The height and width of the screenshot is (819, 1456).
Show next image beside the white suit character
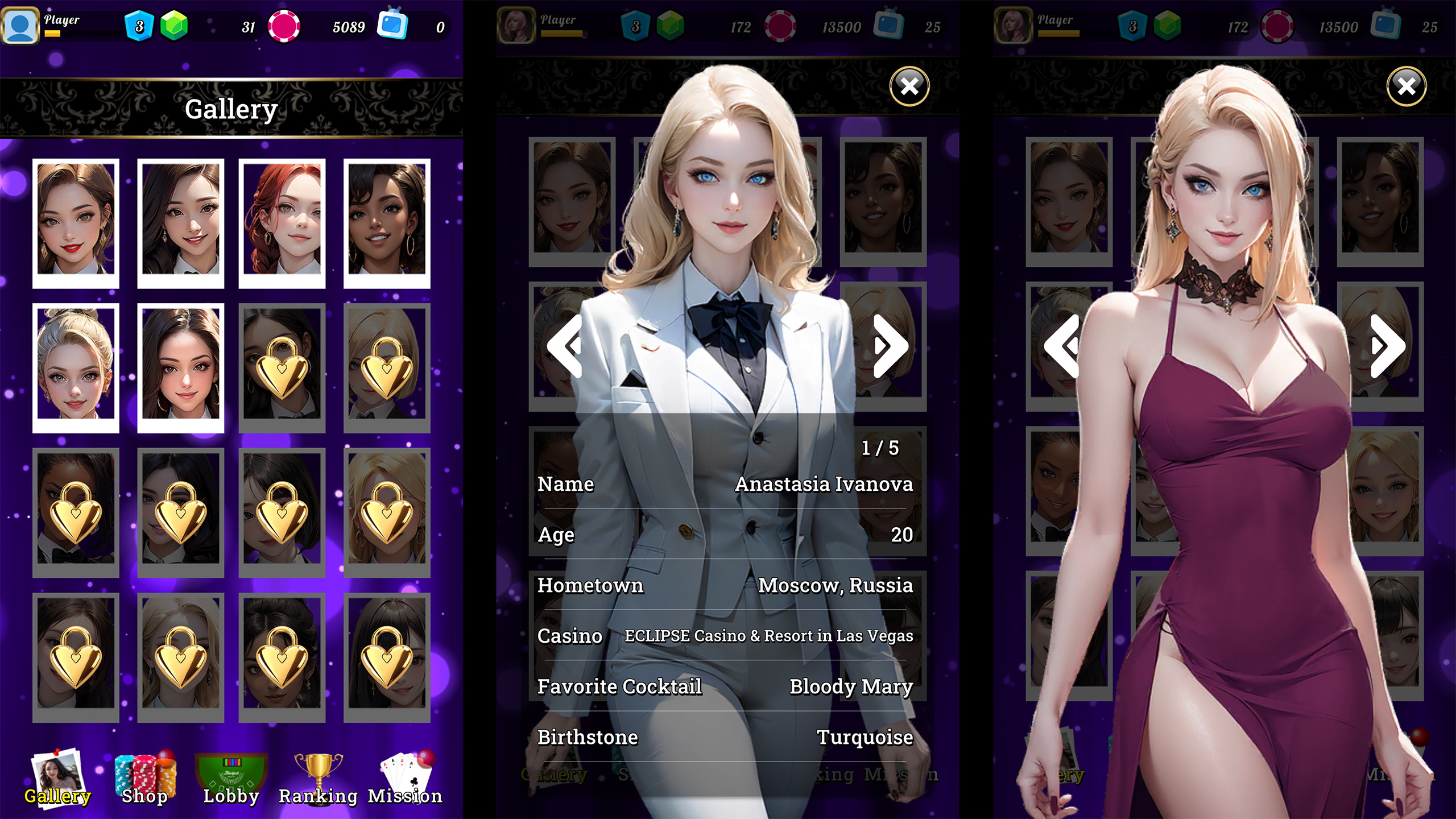click(890, 346)
